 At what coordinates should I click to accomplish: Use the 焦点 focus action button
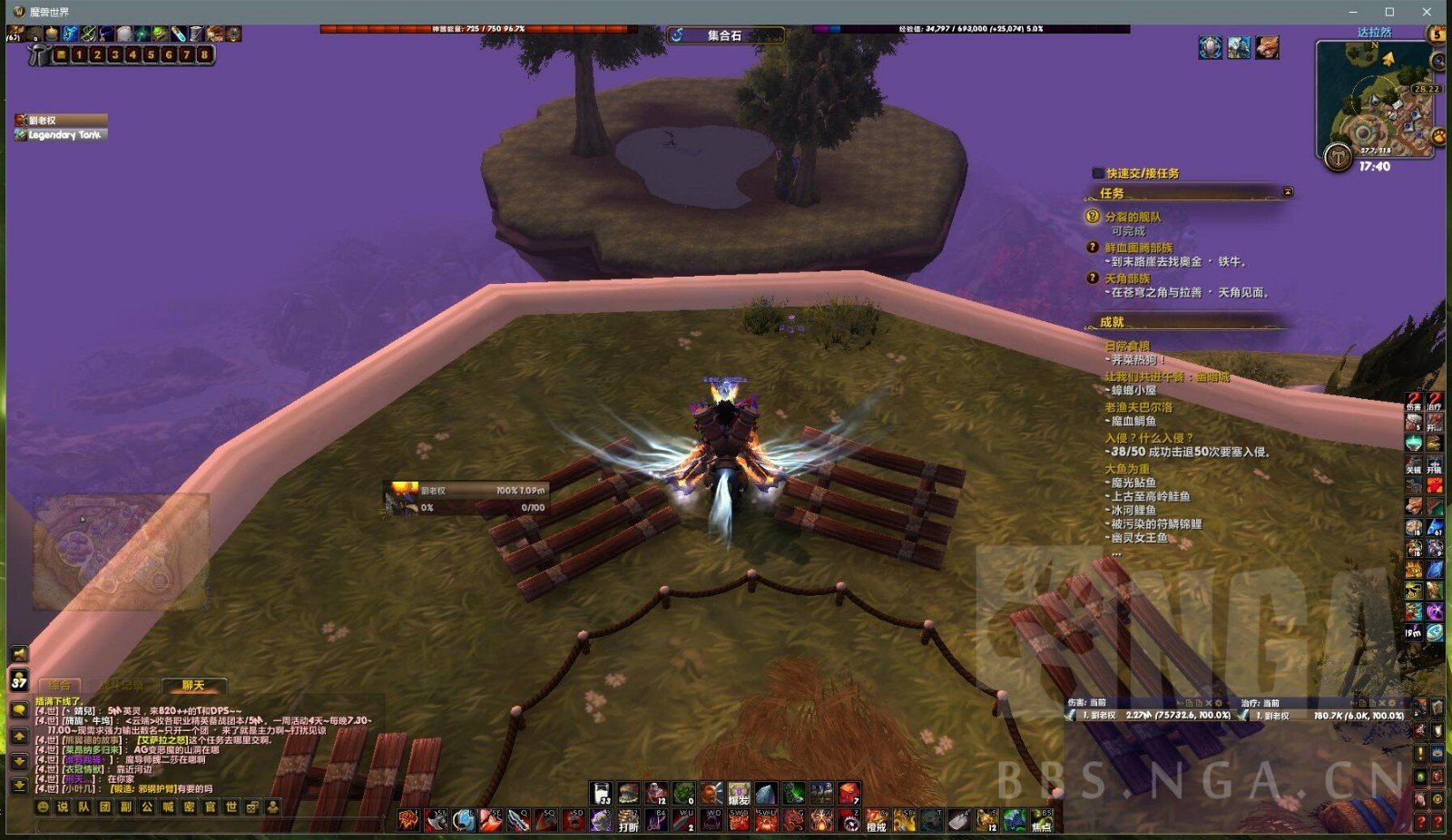[x=1041, y=821]
